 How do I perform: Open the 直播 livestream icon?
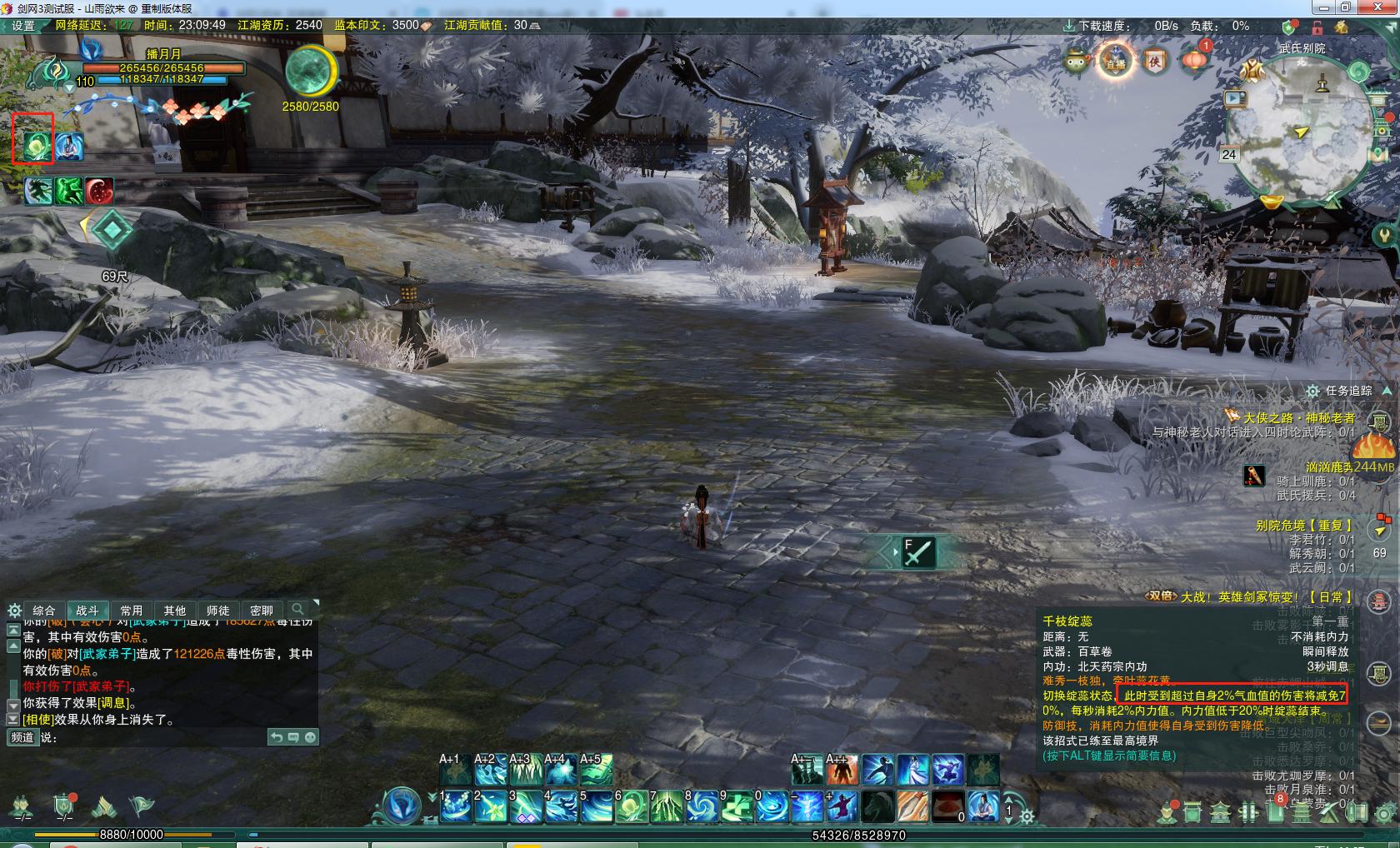tap(1115, 62)
